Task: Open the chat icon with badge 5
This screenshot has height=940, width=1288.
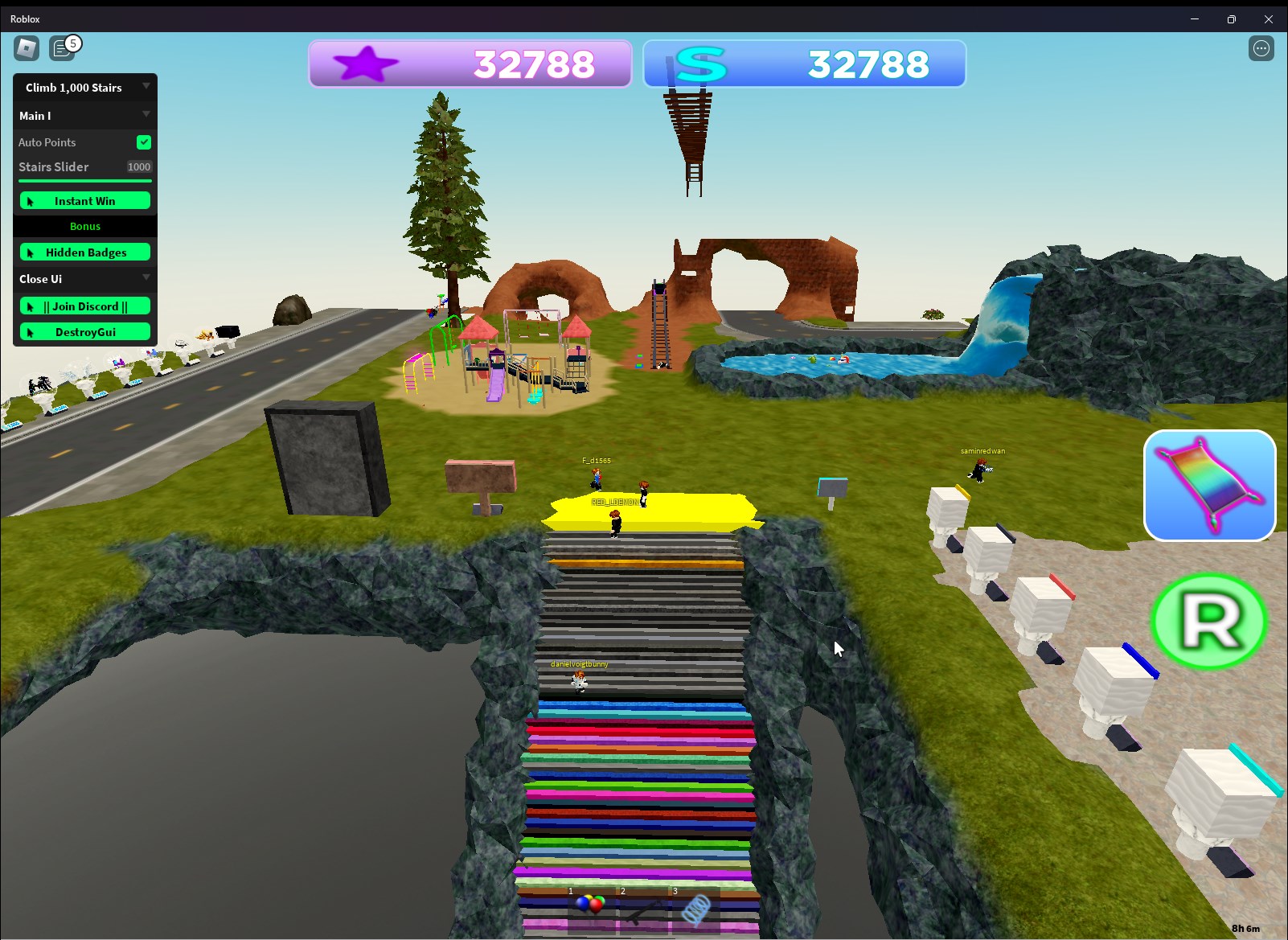Action: (63, 48)
